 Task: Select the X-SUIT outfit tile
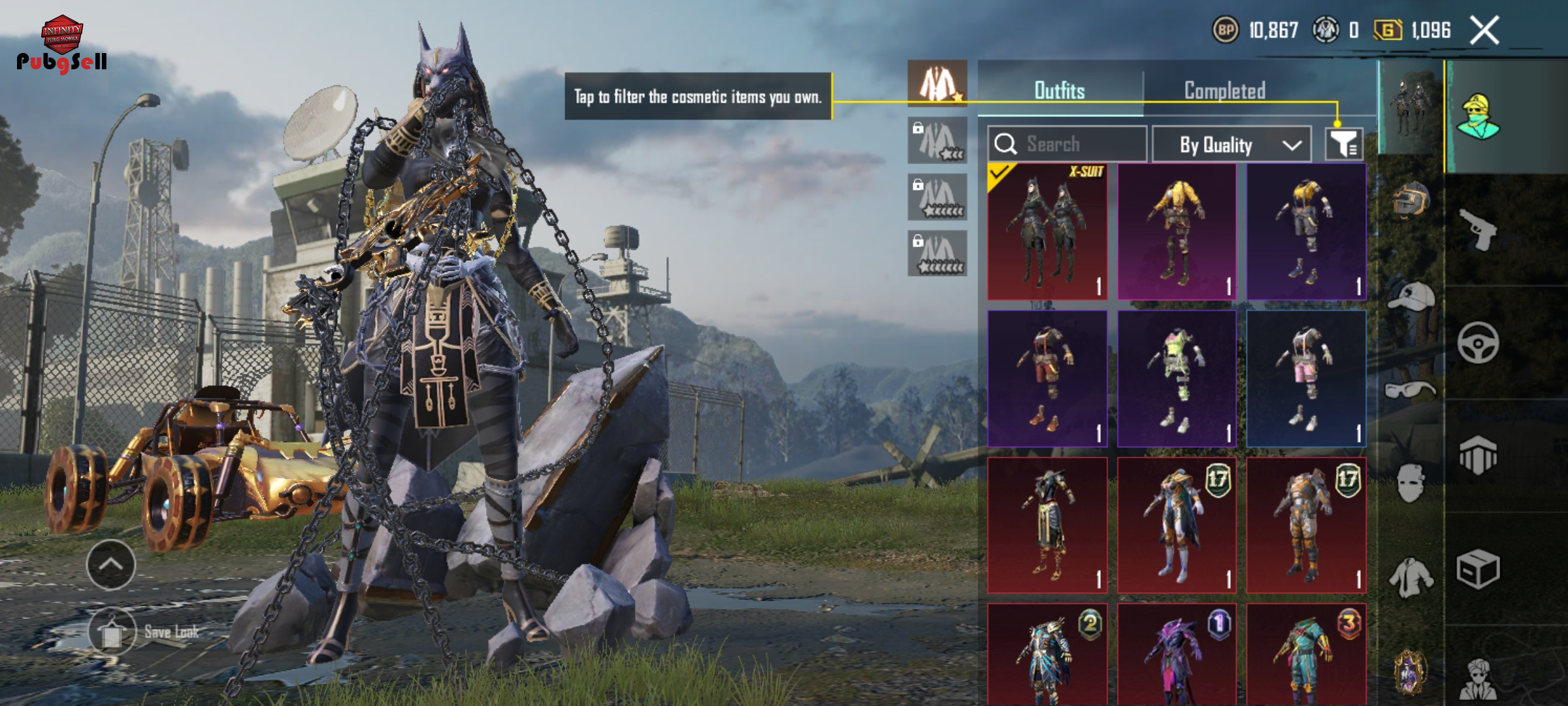pos(1047,232)
